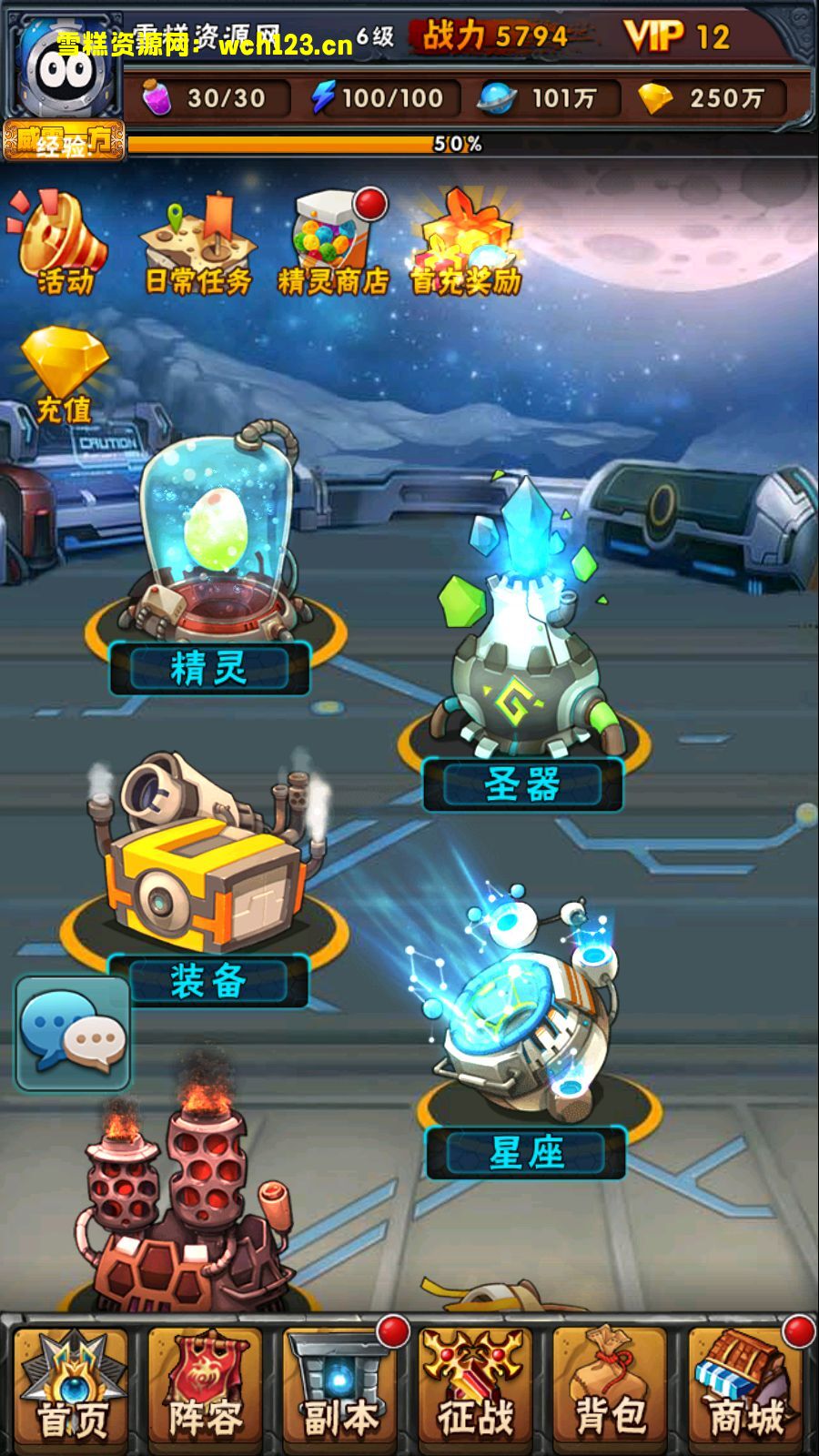The image size is (819, 1456).
Task: Go to the 首页 home tab
Action: click(73, 1387)
